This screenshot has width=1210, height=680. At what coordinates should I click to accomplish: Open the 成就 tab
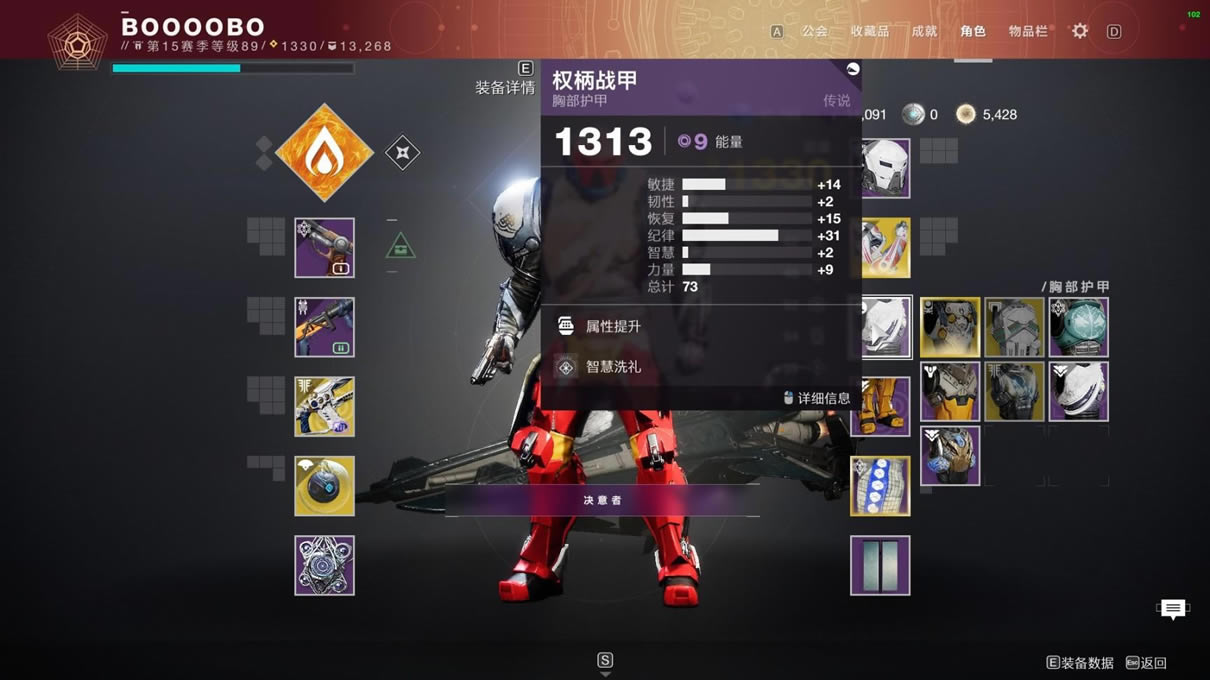point(924,31)
